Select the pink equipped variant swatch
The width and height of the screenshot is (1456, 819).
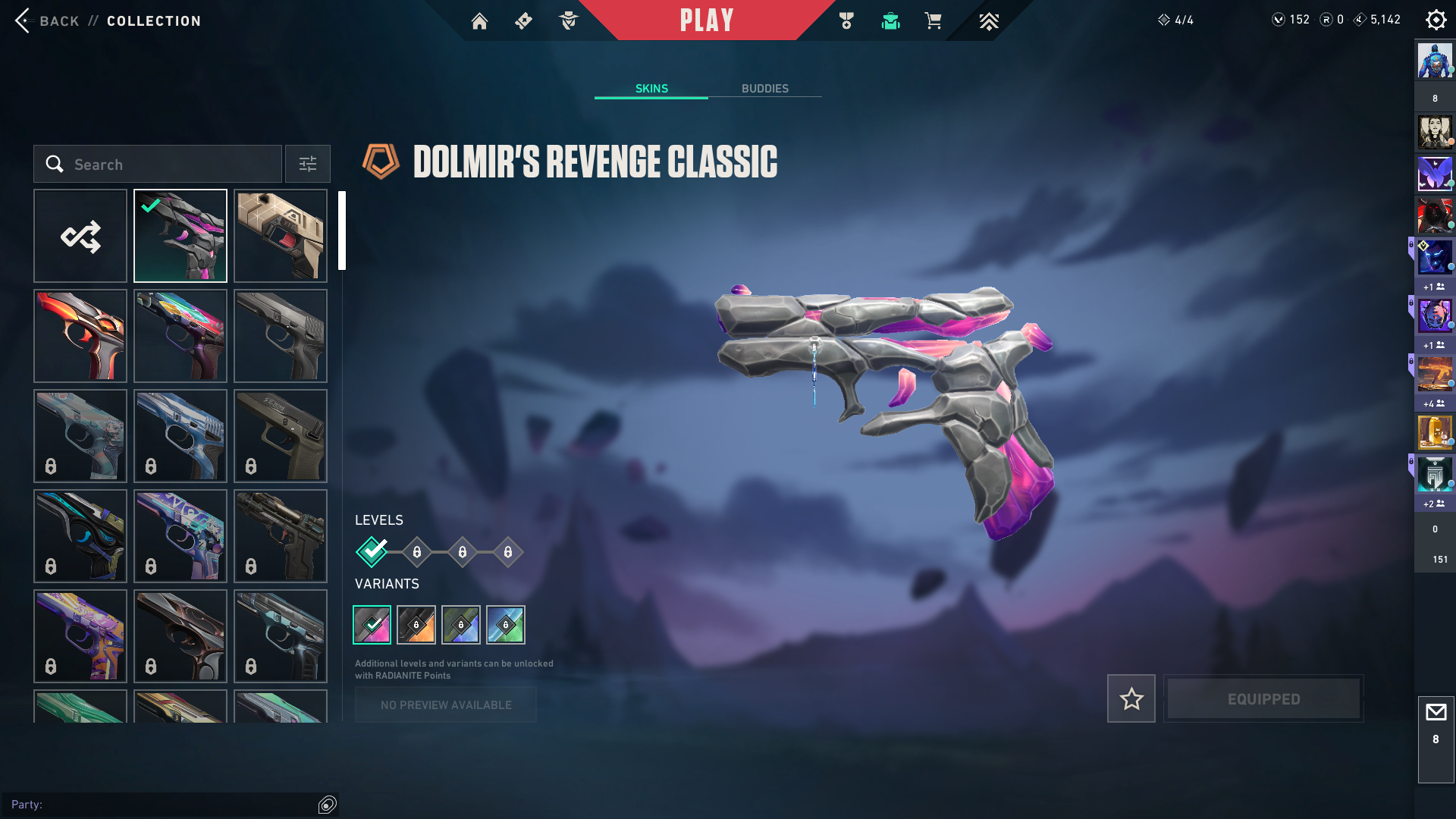click(x=372, y=625)
